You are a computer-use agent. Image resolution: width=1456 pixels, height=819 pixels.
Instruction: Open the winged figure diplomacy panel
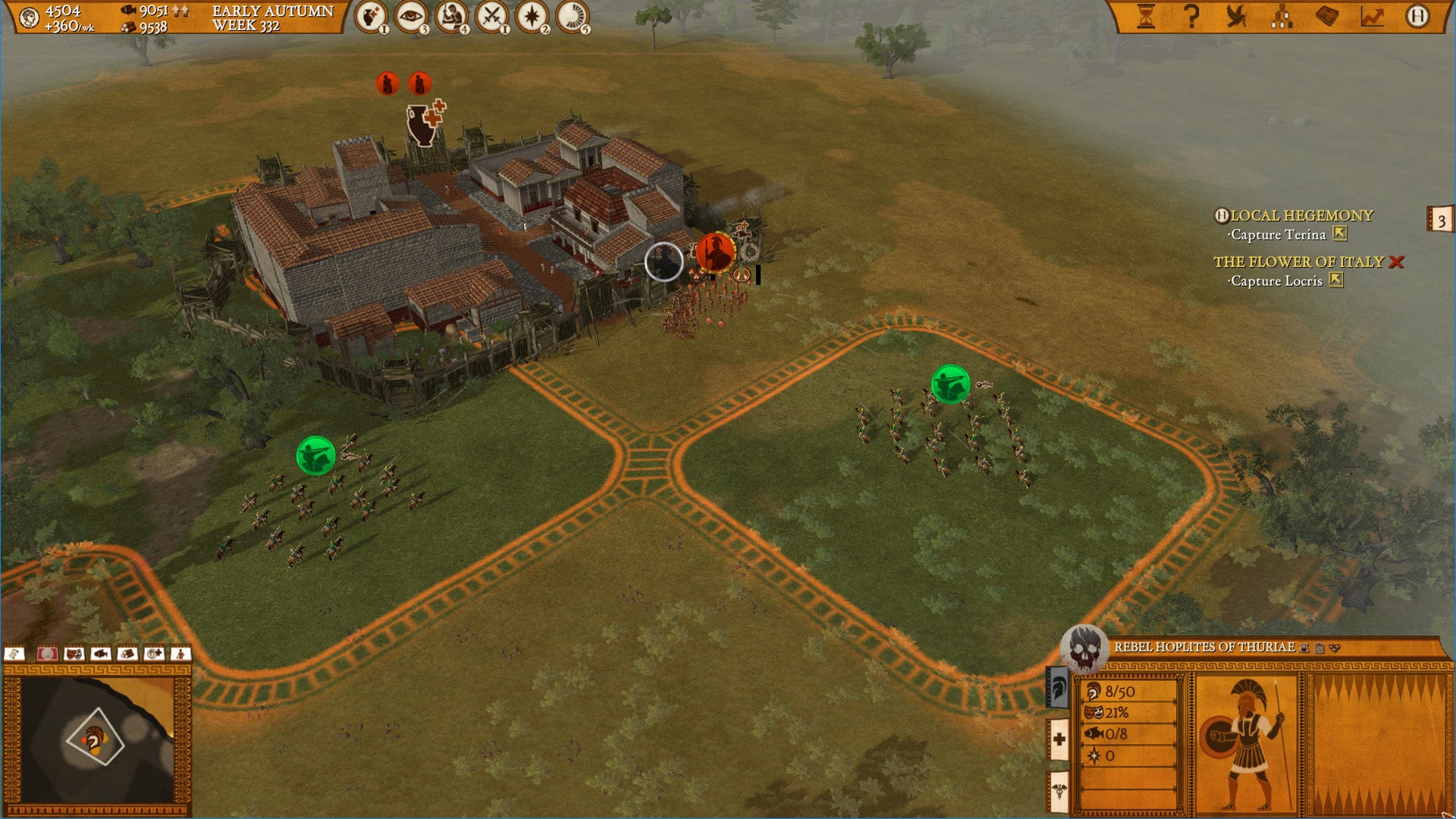click(x=1237, y=17)
